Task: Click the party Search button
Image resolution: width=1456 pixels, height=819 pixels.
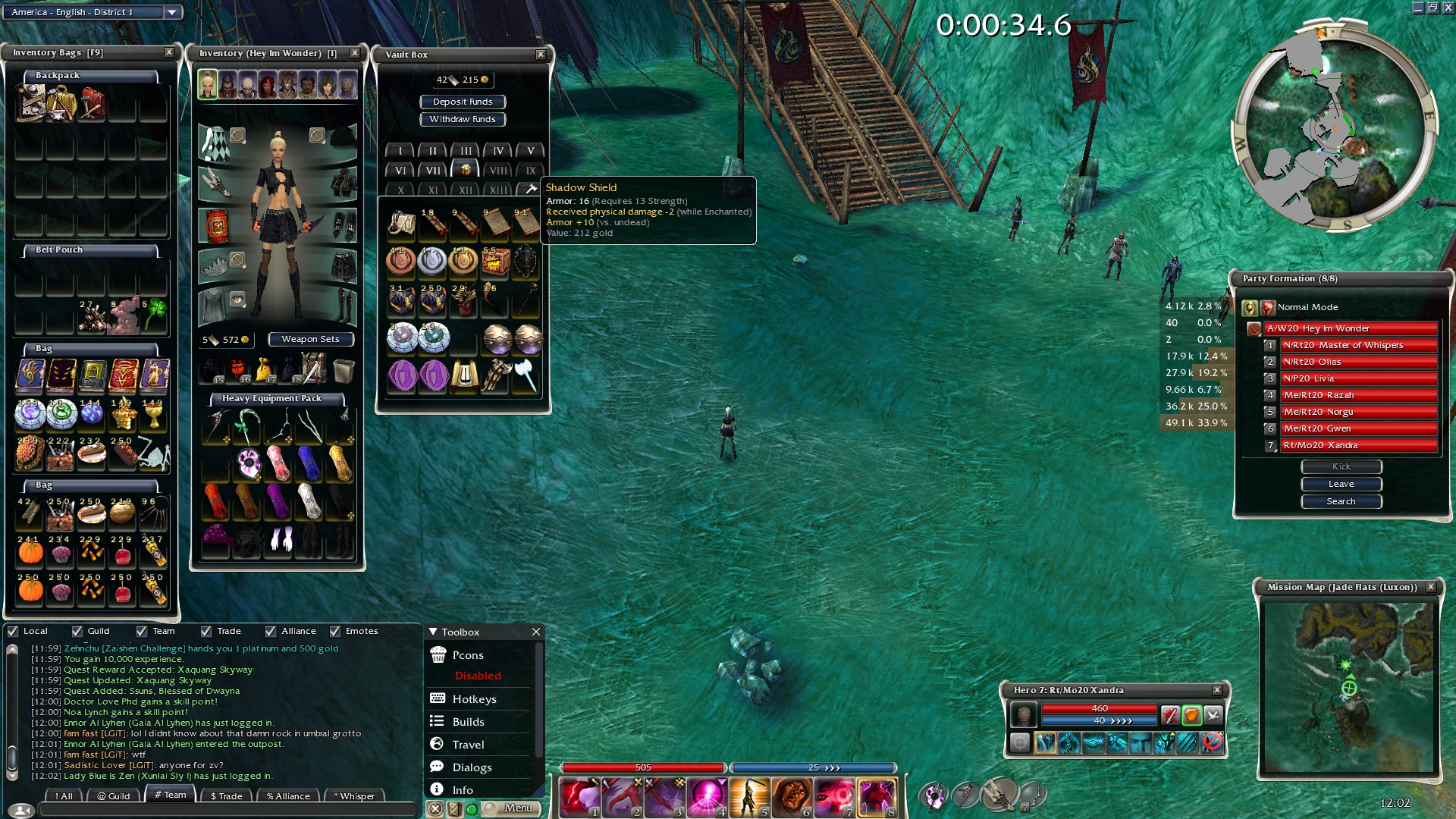Action: point(1341,501)
